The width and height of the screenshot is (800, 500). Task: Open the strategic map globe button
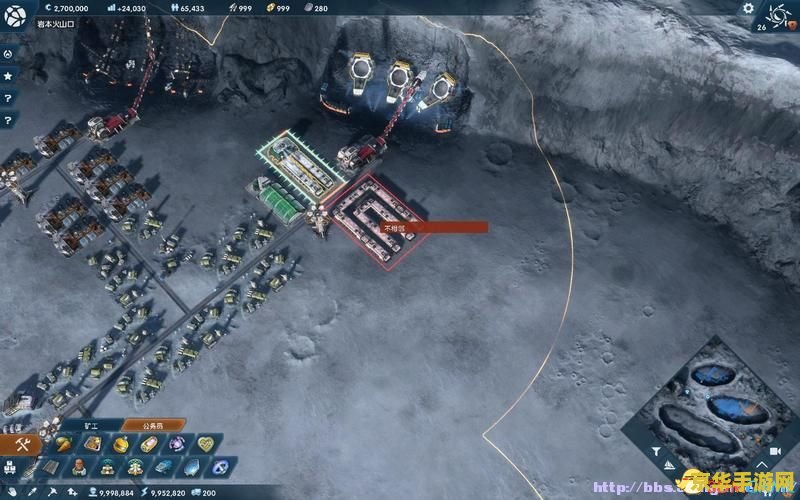(x=15, y=14)
